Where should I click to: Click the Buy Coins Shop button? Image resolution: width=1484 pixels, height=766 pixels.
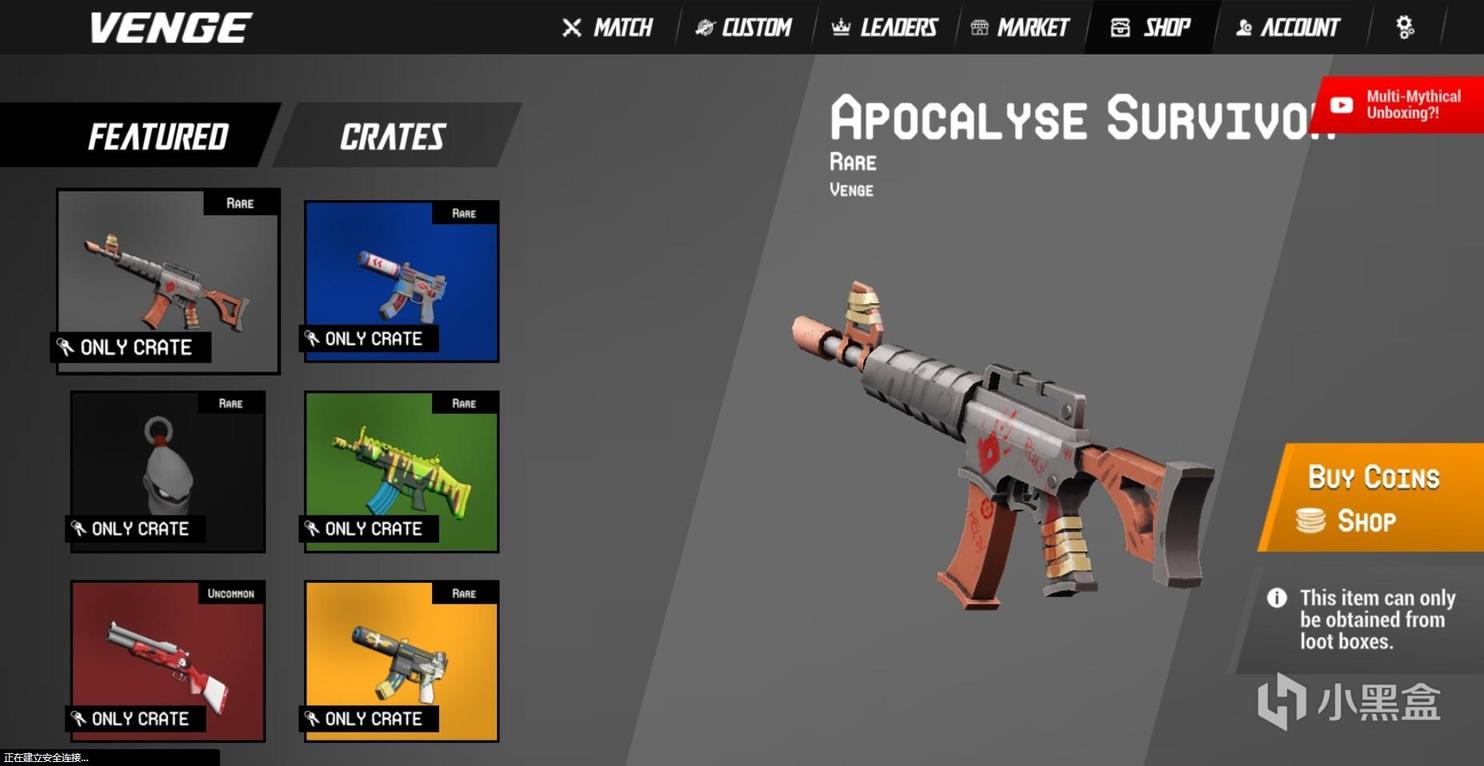pos(1373,498)
